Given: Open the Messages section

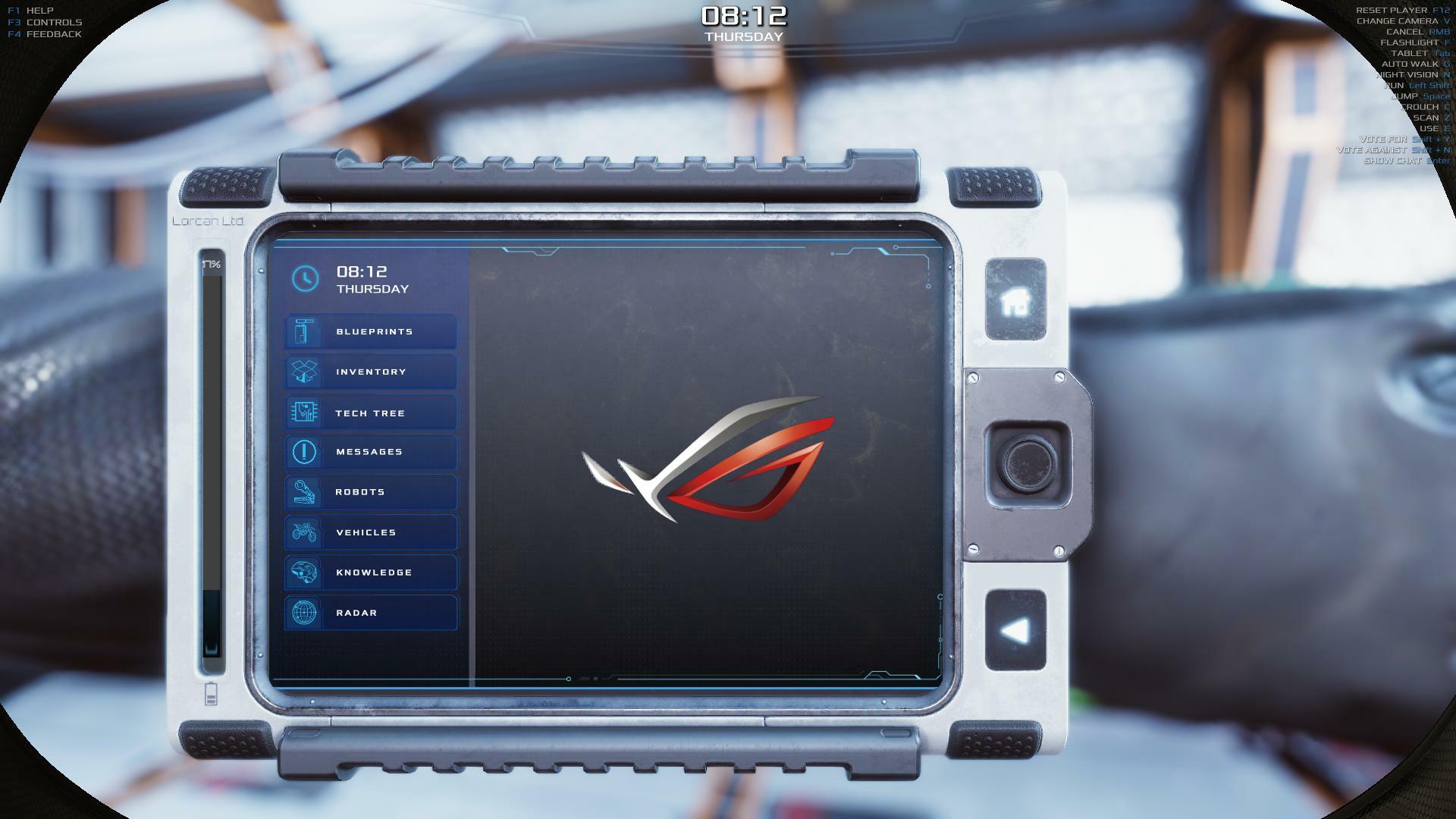Looking at the screenshot, I should click(371, 452).
